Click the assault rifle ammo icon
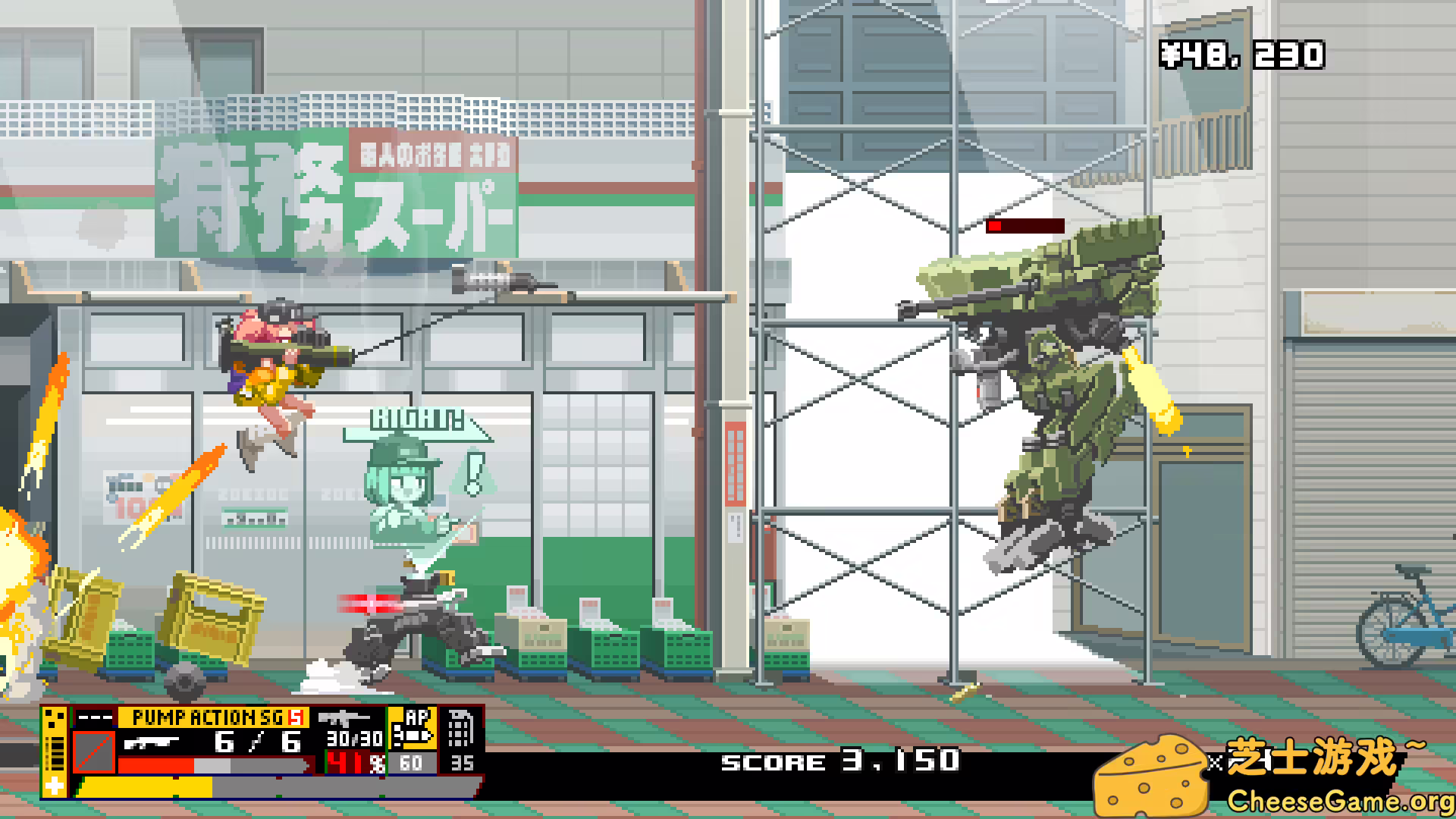 (344, 720)
